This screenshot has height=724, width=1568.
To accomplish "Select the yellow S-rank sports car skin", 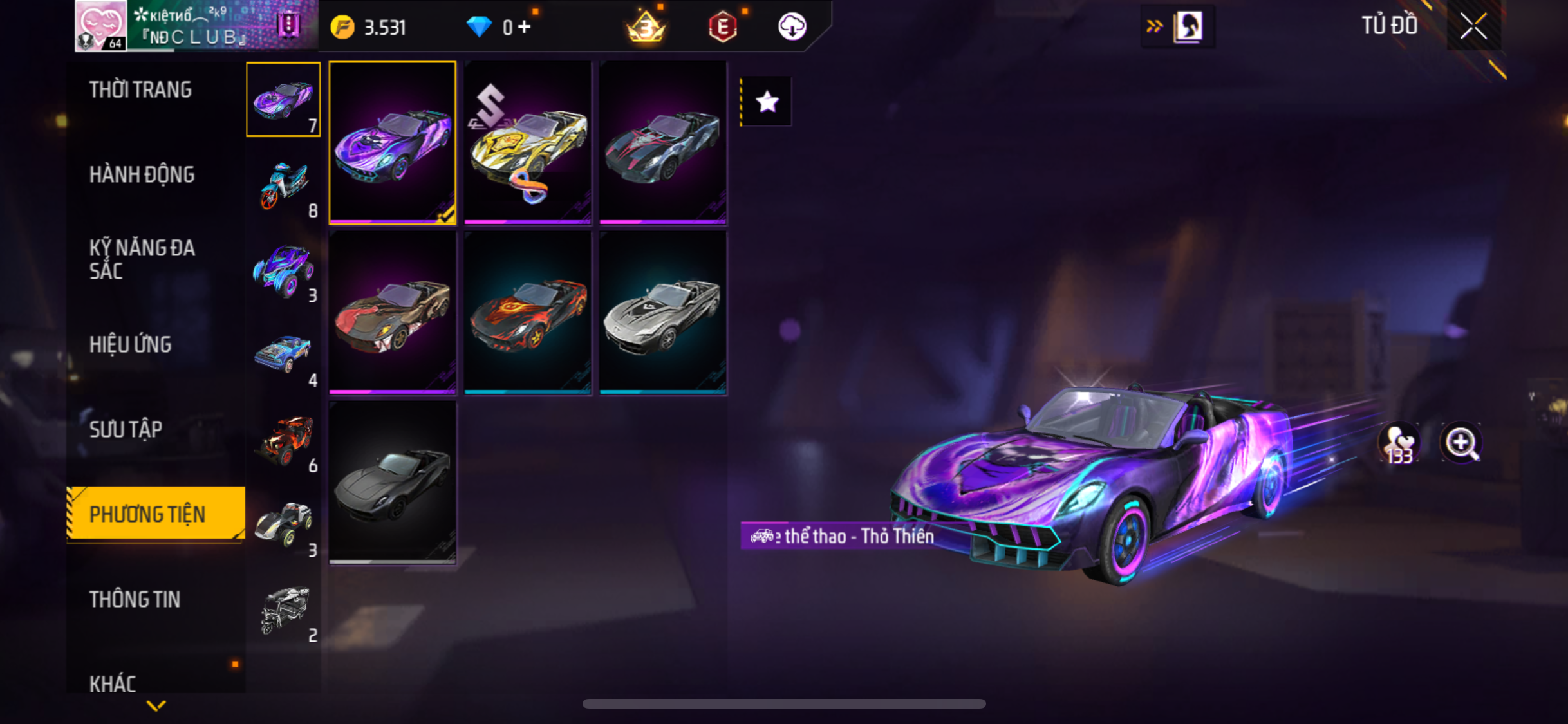I will 528,142.
